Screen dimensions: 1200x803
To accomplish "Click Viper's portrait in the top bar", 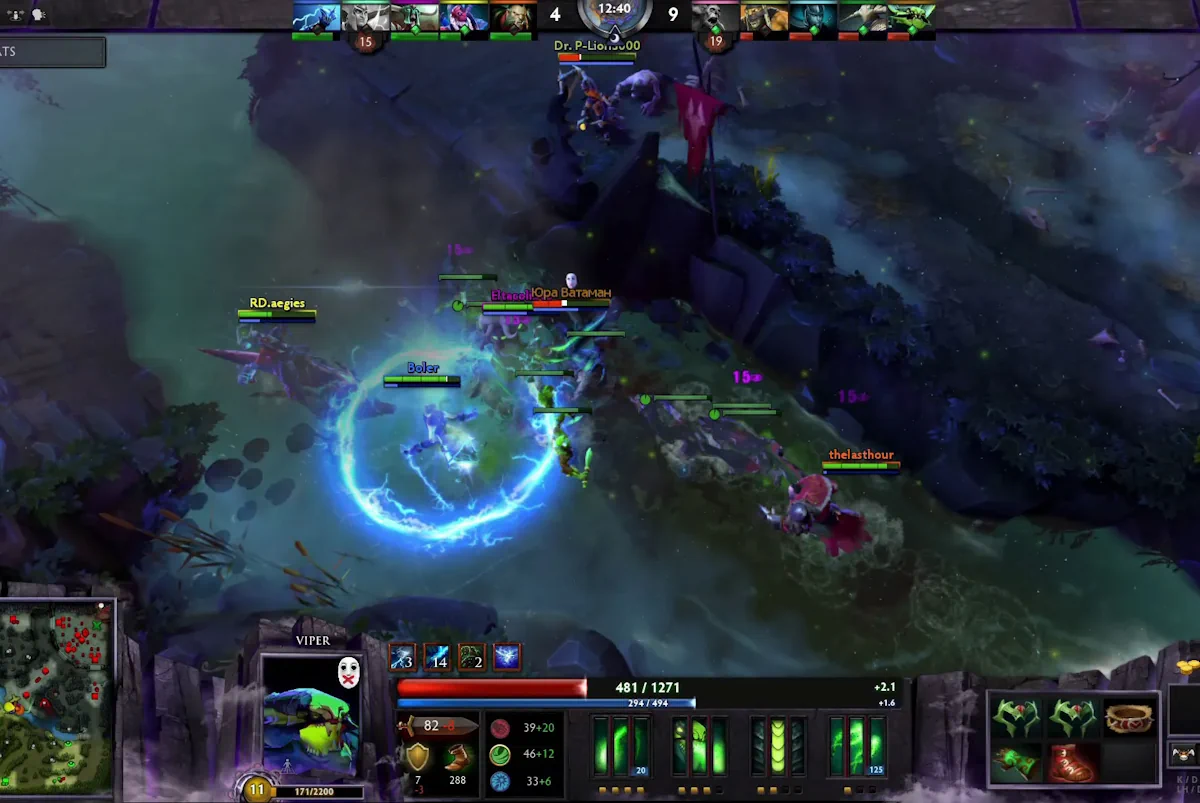I will point(911,17).
